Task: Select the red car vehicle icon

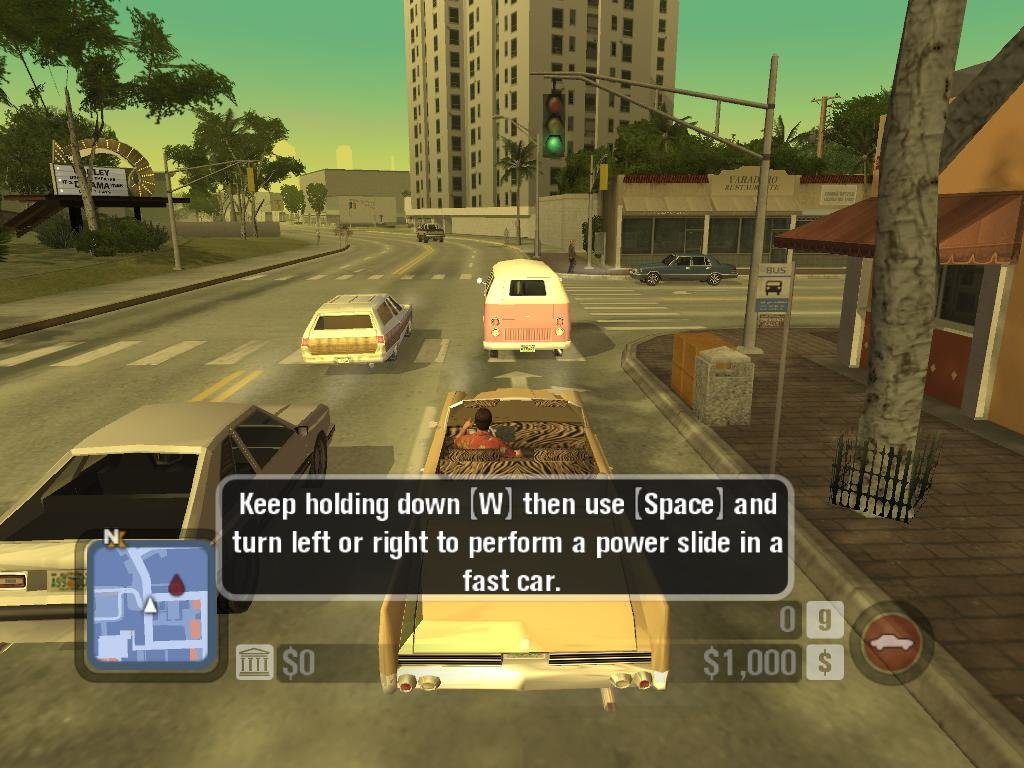Action: (890, 642)
